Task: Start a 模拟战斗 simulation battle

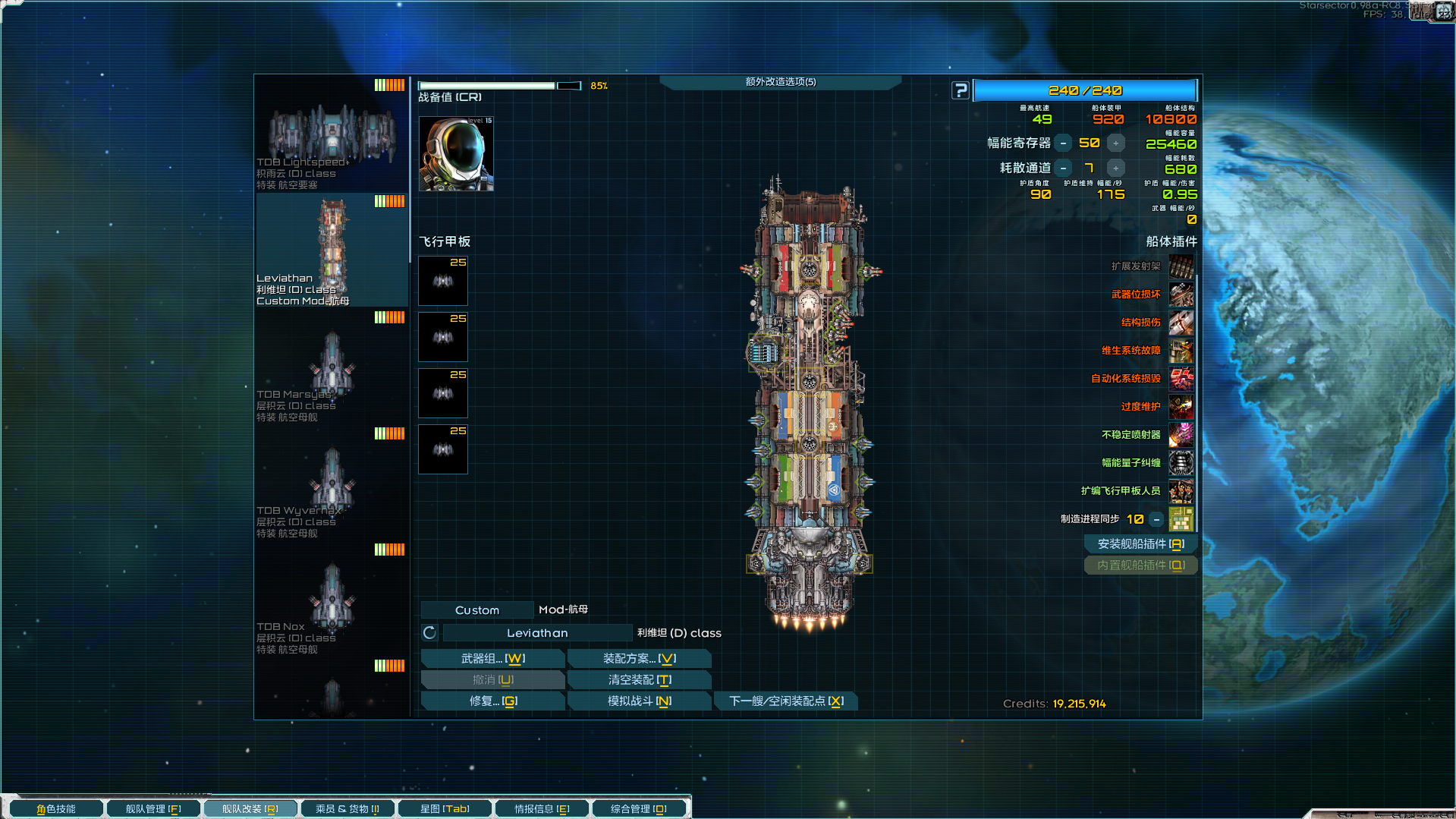Action: [x=639, y=701]
